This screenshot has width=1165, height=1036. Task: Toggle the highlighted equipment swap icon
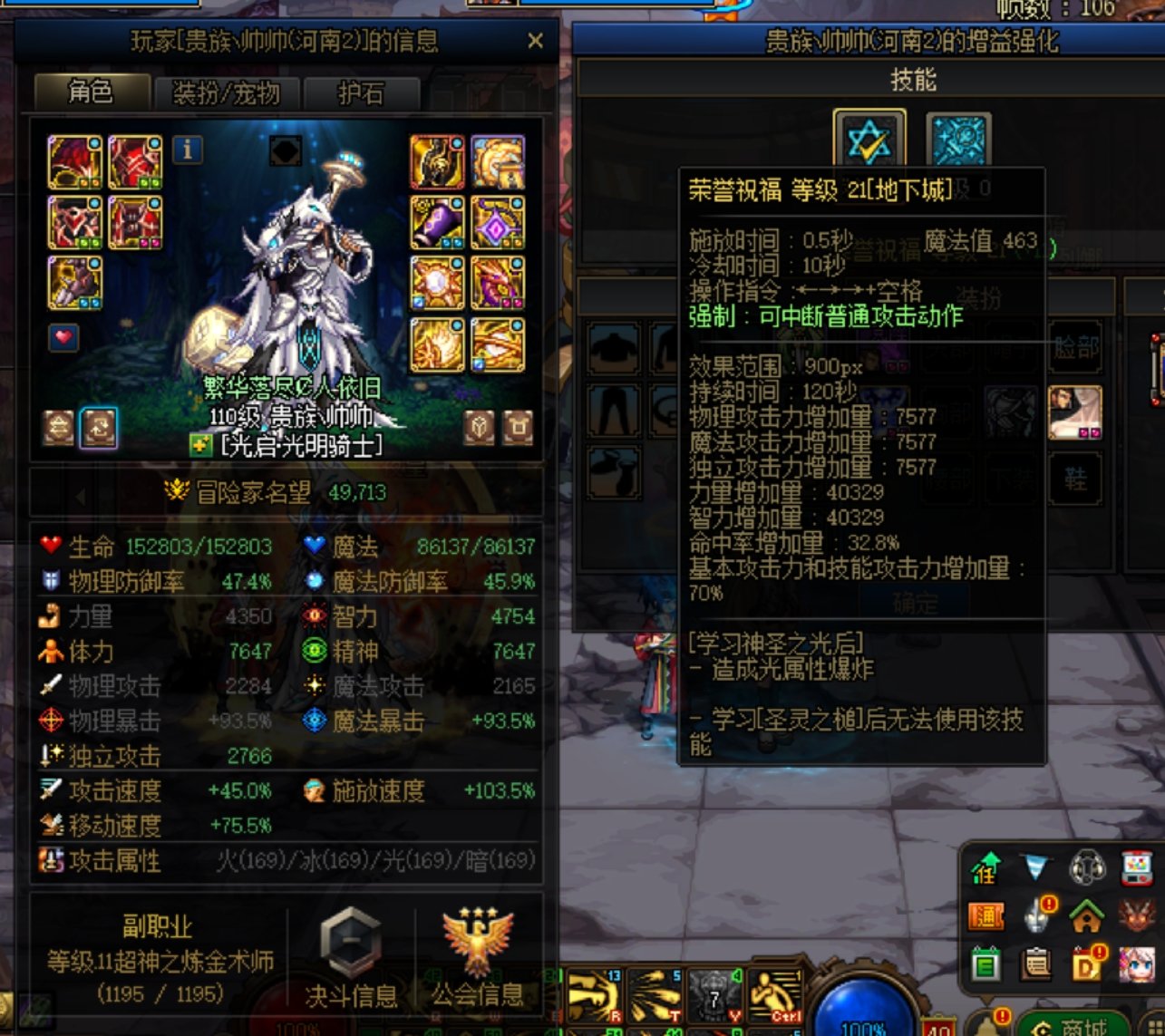point(100,426)
